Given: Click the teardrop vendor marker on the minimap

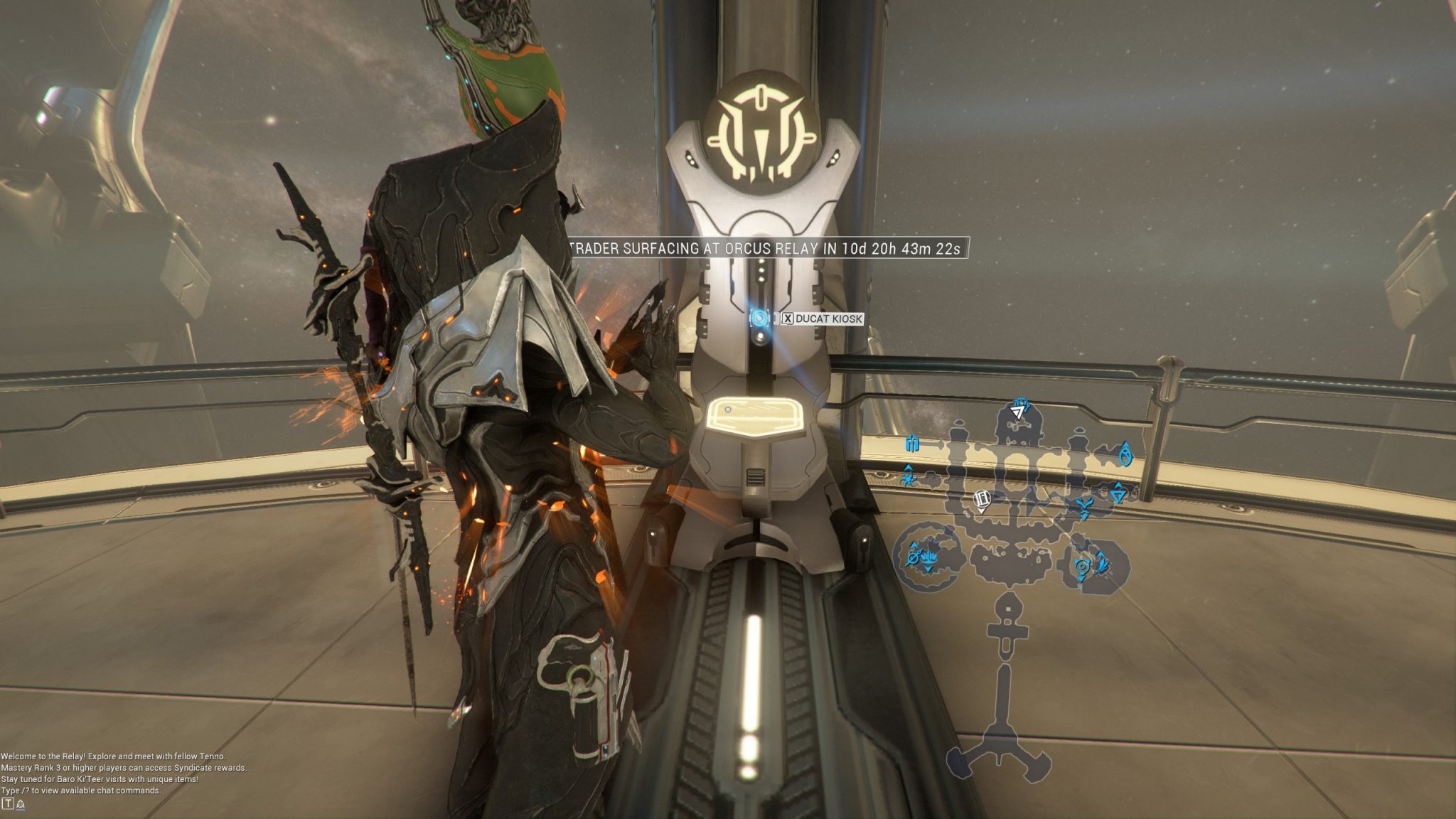Looking at the screenshot, I should 1125,456.
